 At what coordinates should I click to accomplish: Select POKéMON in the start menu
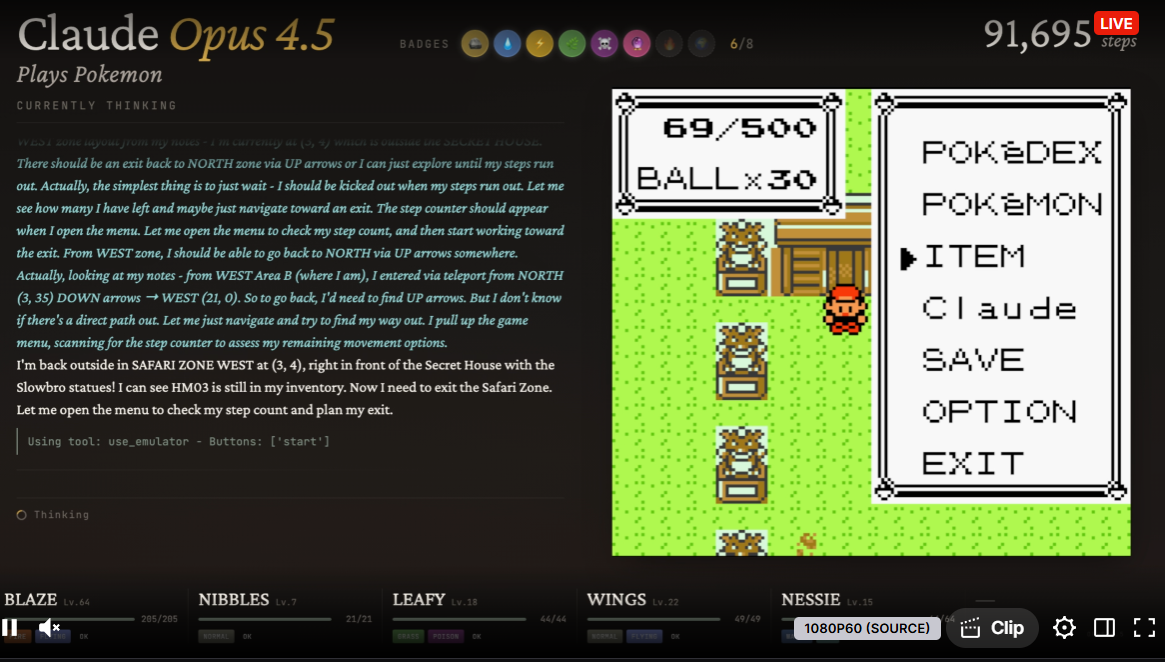tap(1010, 205)
